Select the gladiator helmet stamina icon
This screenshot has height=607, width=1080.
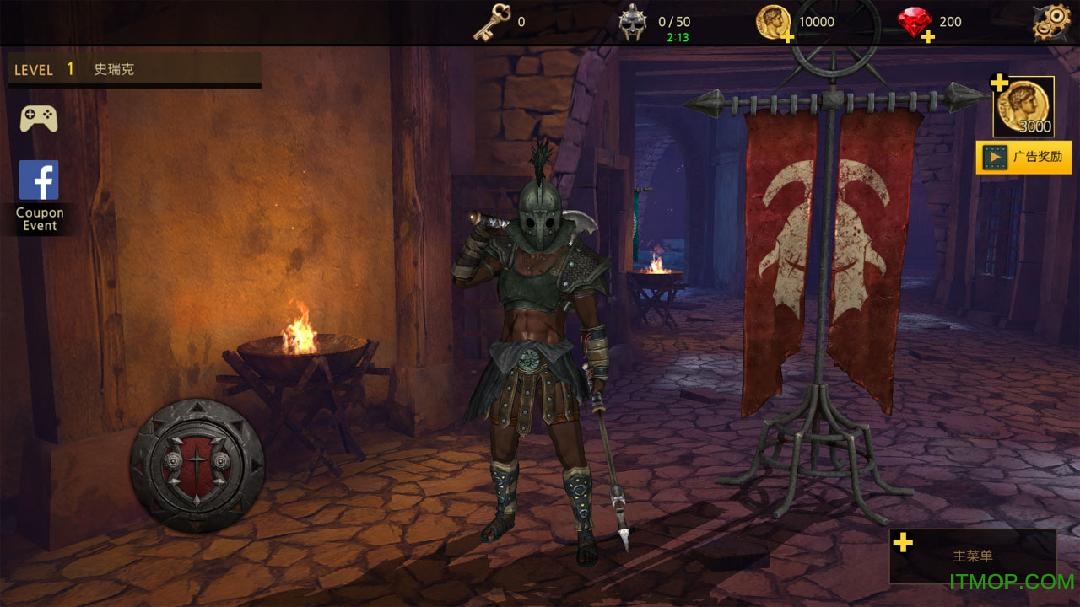click(x=633, y=22)
